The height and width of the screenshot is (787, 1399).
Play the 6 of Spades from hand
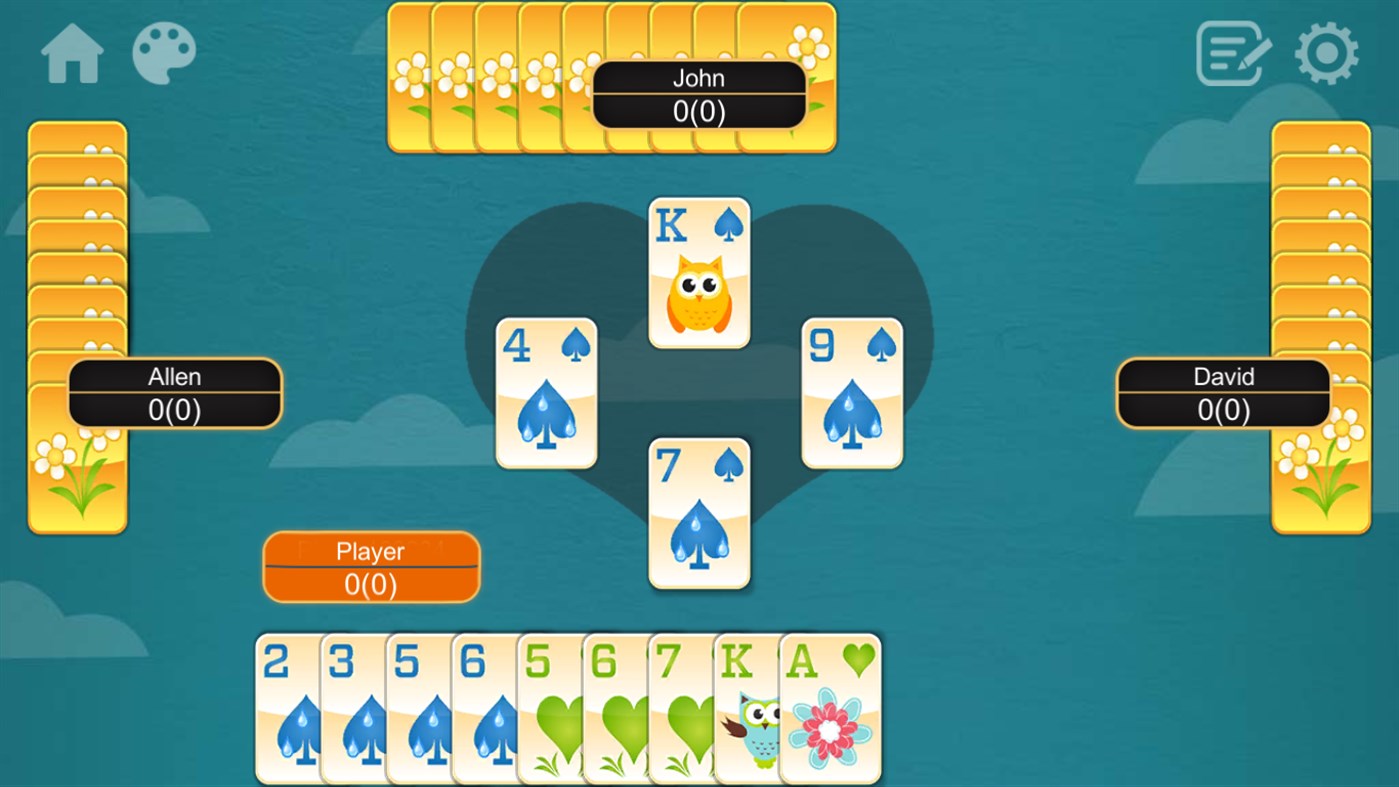tap(480, 710)
